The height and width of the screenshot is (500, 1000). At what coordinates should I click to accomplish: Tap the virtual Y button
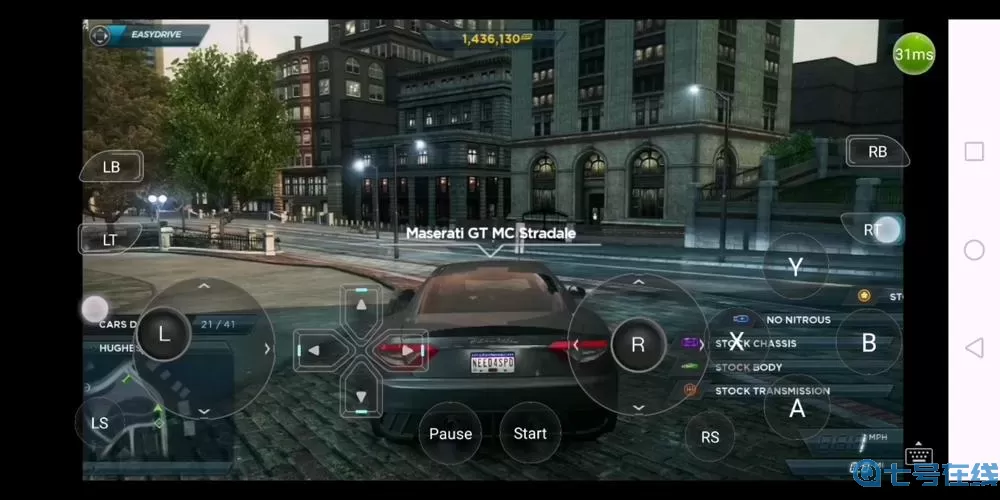point(795,267)
